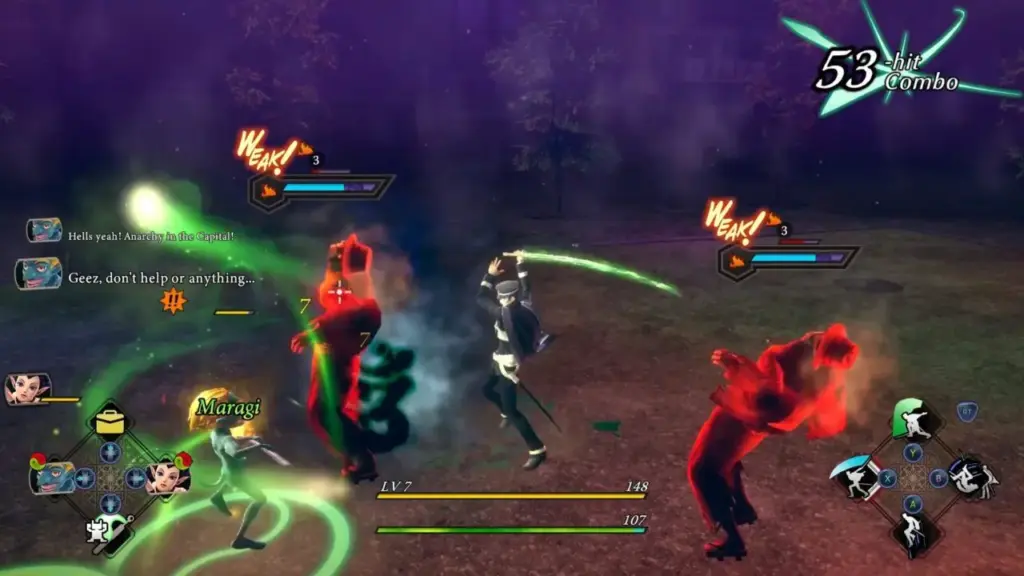
Task: Trigger the blue sword swing skill
Action: (x=857, y=479)
